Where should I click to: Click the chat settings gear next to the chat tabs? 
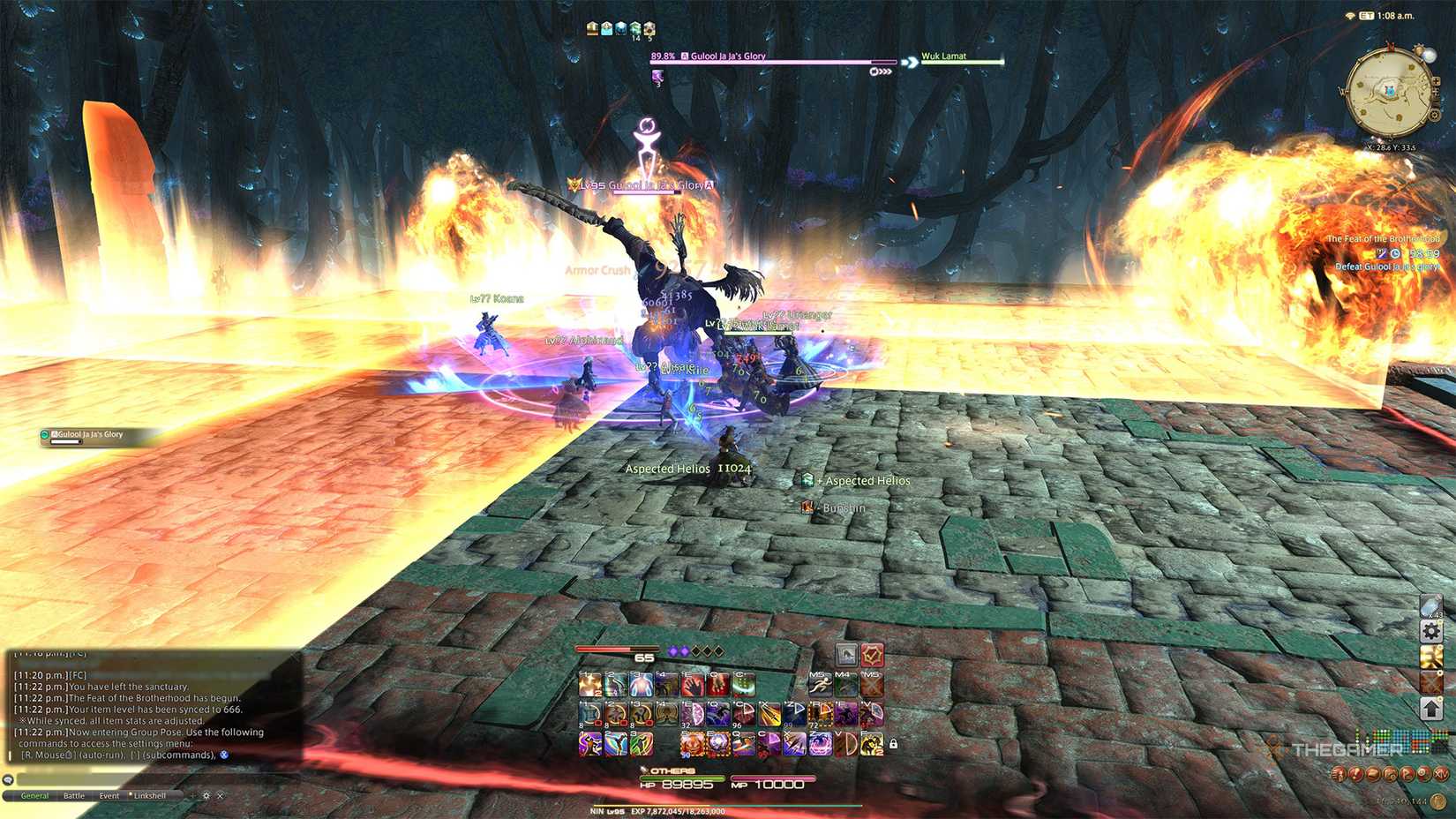point(206,796)
